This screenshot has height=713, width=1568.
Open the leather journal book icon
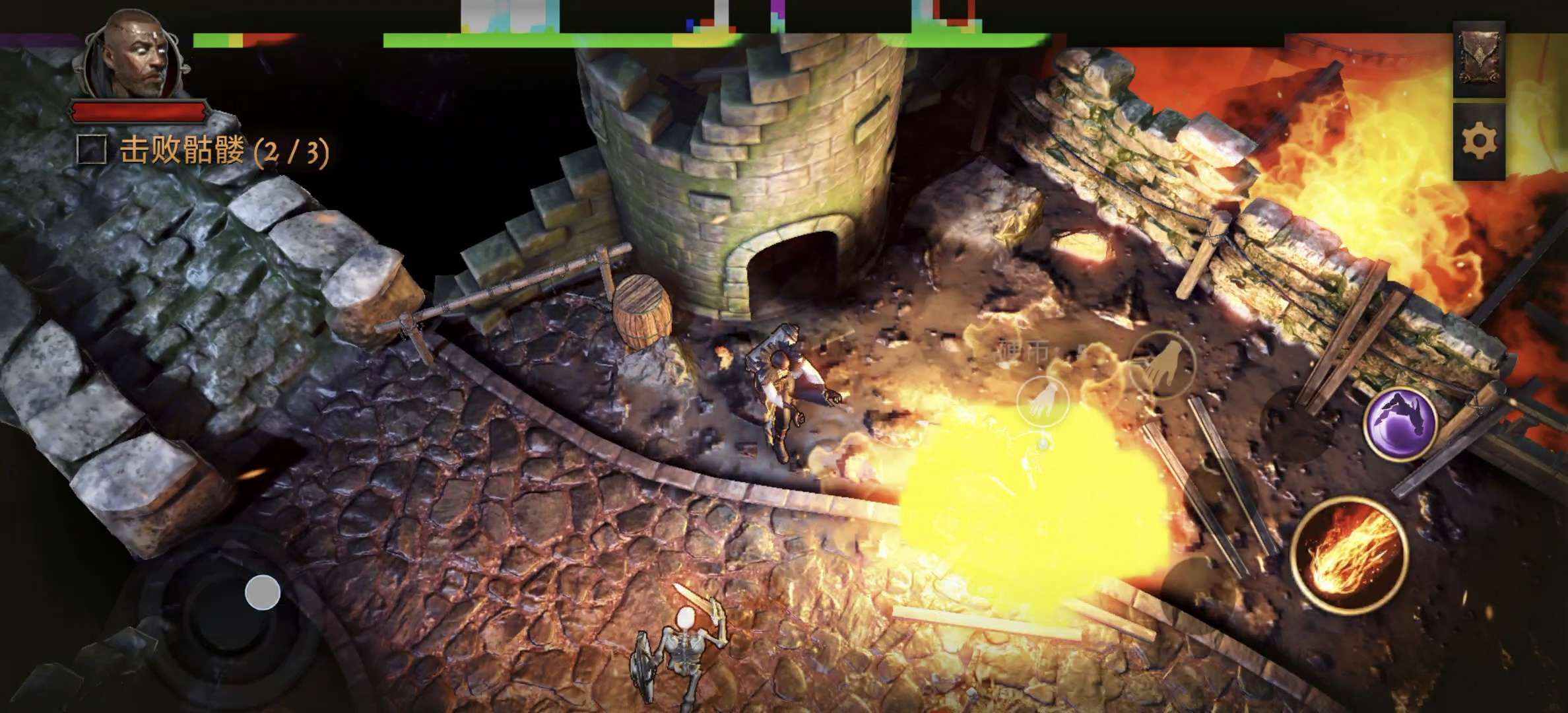click(1479, 58)
